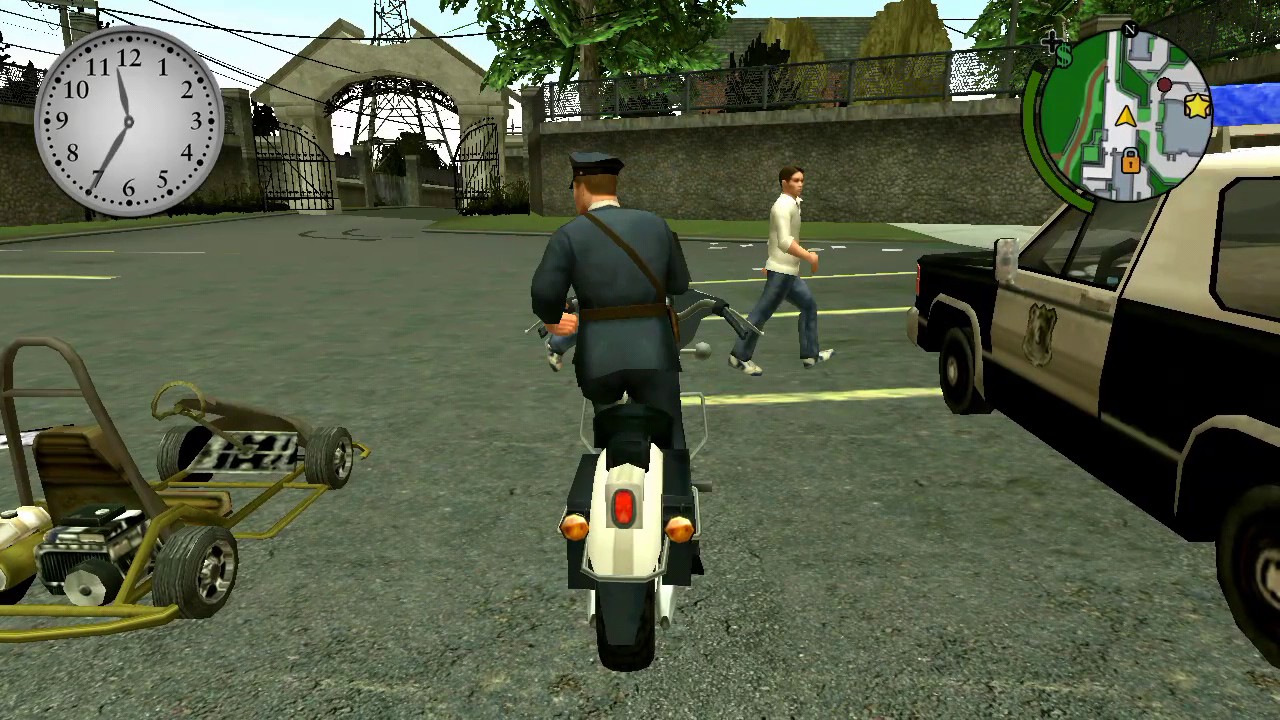Select the dollar sign icon on the minimap

[1064, 55]
